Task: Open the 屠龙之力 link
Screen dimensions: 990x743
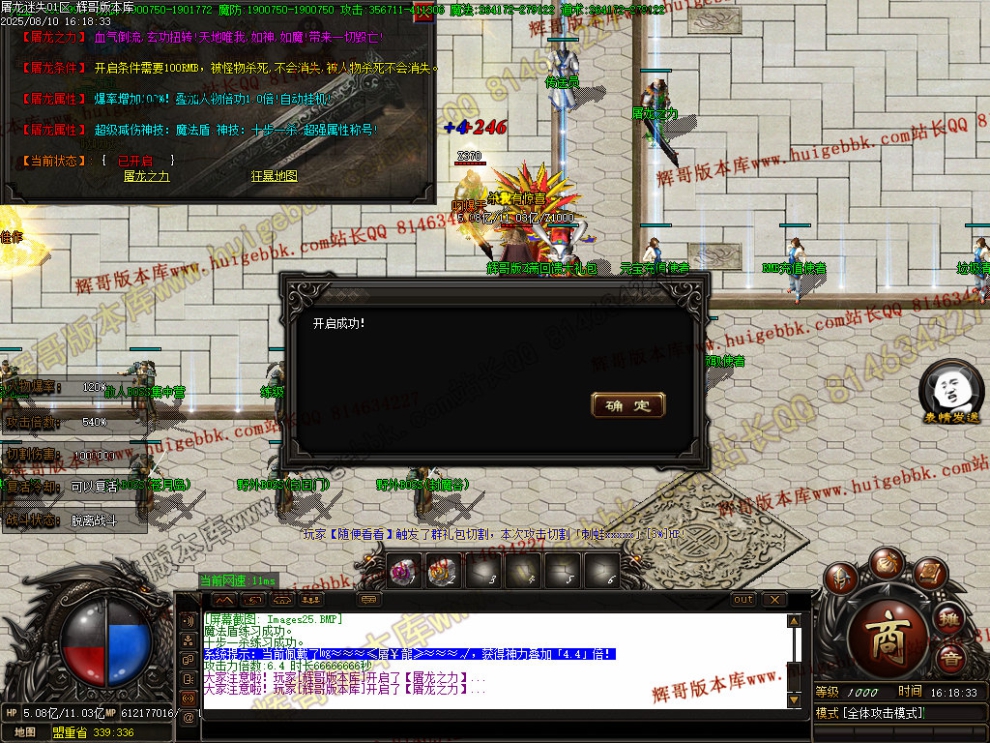Action: 146,176
